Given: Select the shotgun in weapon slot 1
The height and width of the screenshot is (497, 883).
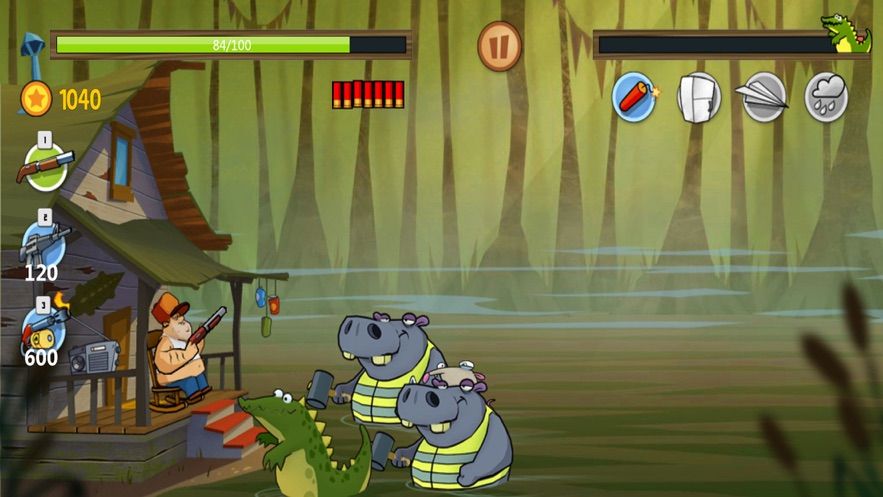Looking at the screenshot, I should click(x=45, y=165).
